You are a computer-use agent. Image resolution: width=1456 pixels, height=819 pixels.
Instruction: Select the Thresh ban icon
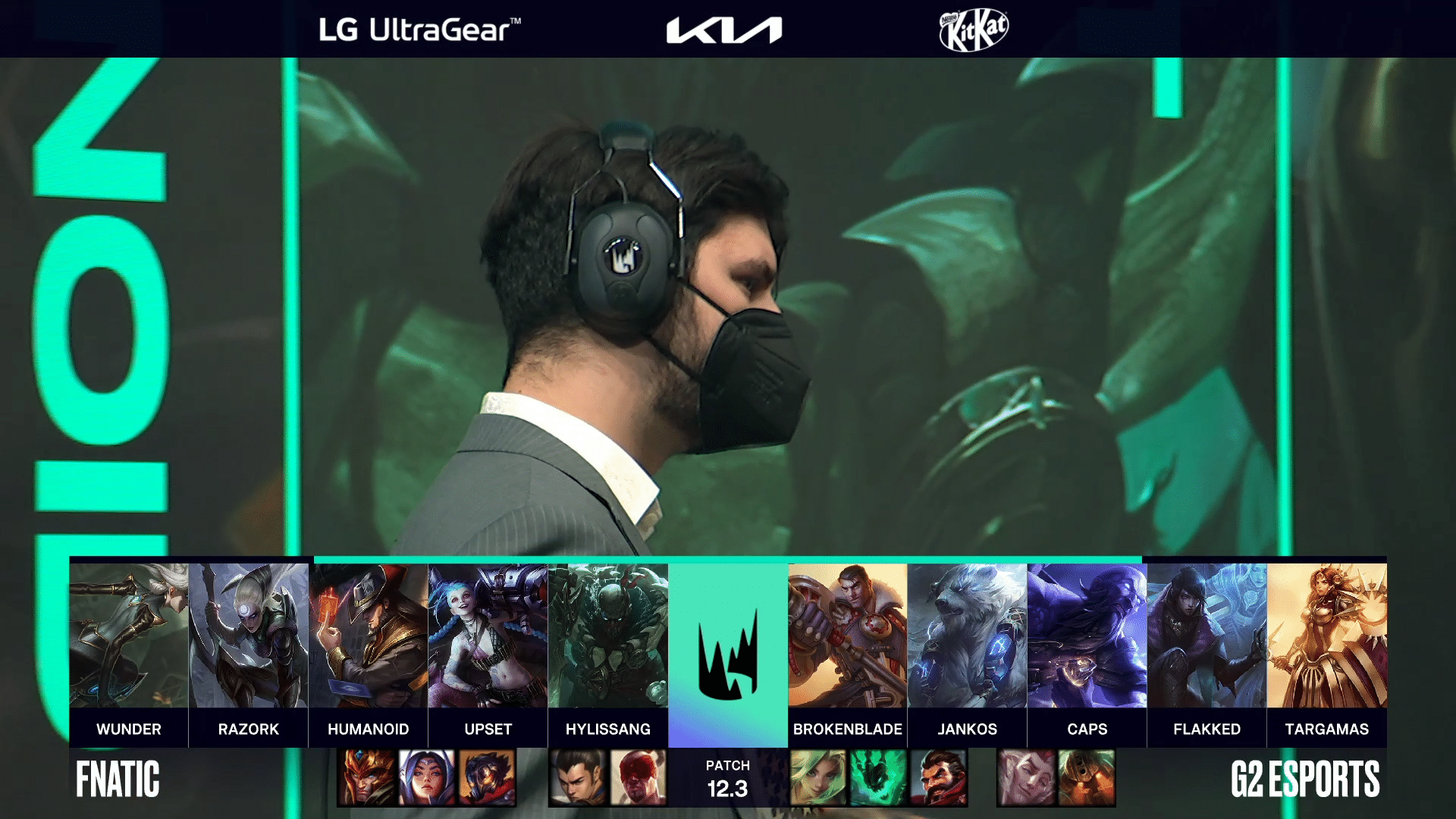[x=877, y=777]
